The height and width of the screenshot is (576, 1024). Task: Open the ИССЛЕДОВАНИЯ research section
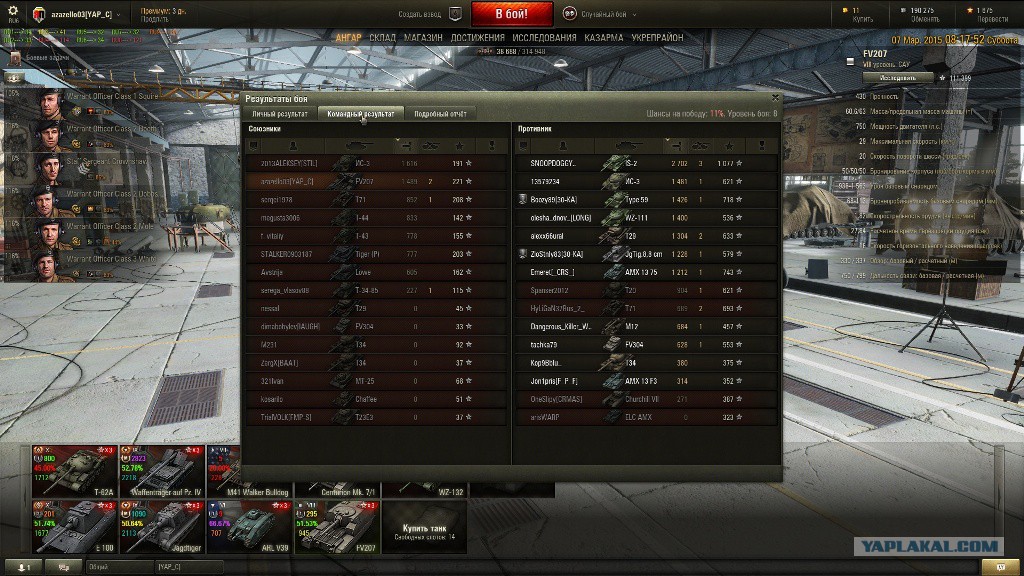(544, 38)
